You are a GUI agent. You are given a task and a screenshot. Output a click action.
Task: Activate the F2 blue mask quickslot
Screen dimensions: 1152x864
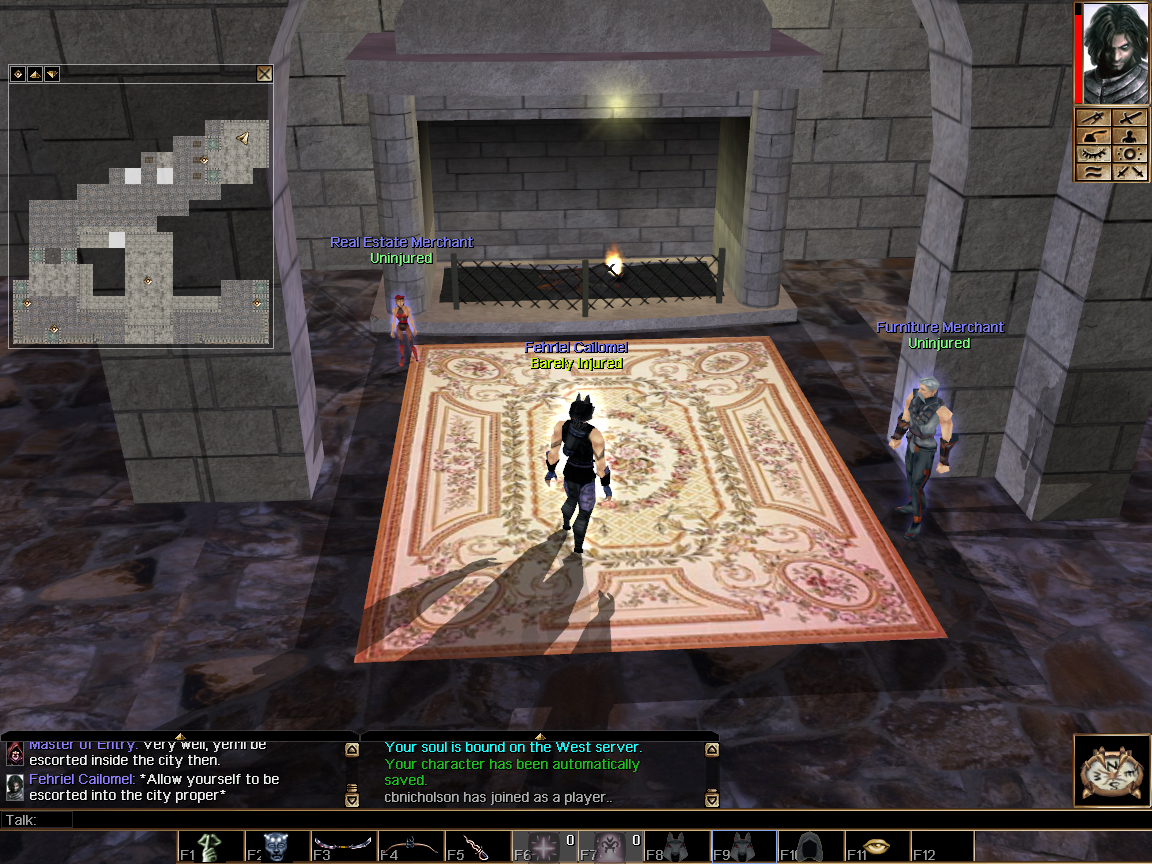pos(278,847)
